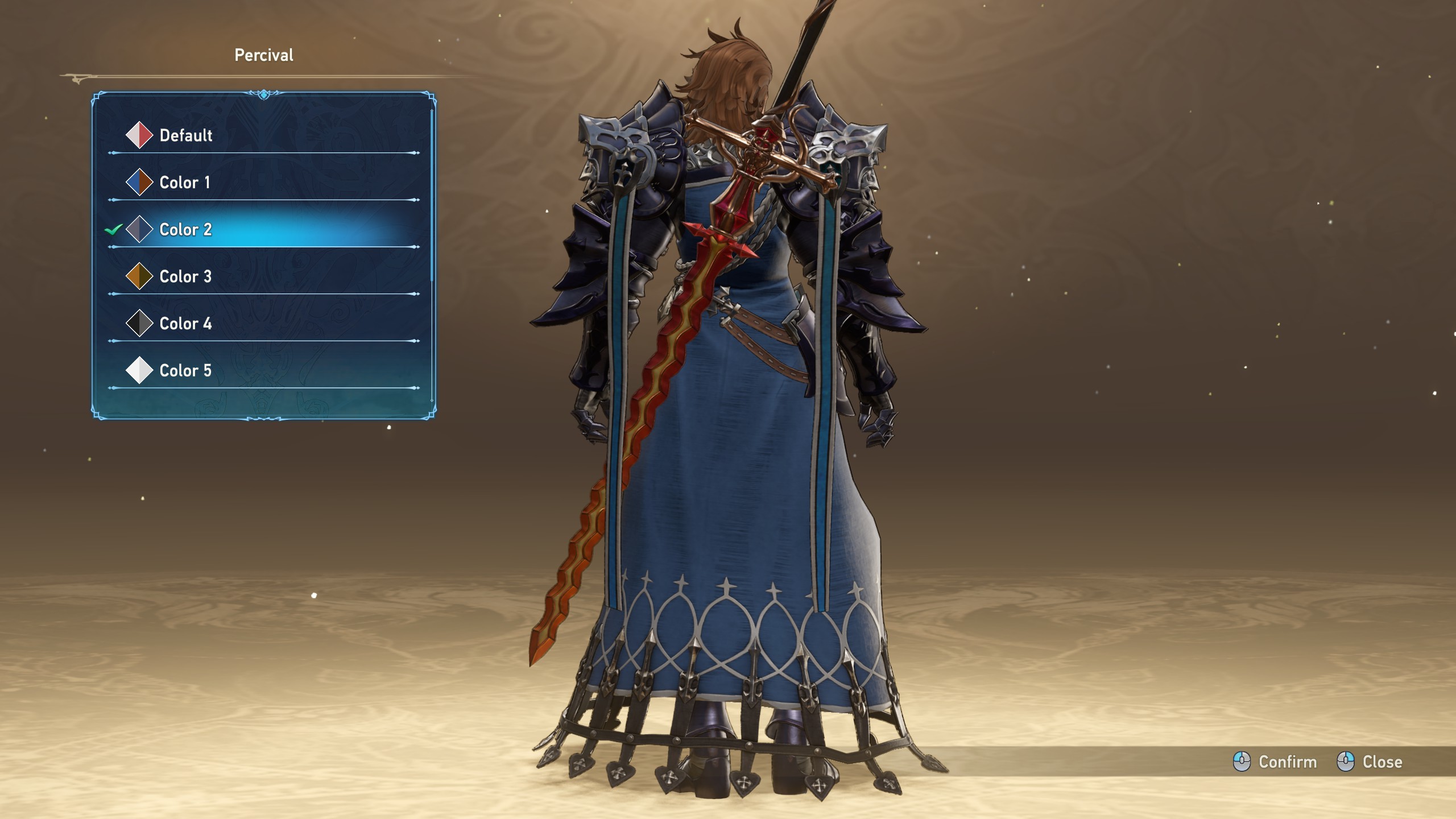Select the Default color scheme

(x=185, y=135)
